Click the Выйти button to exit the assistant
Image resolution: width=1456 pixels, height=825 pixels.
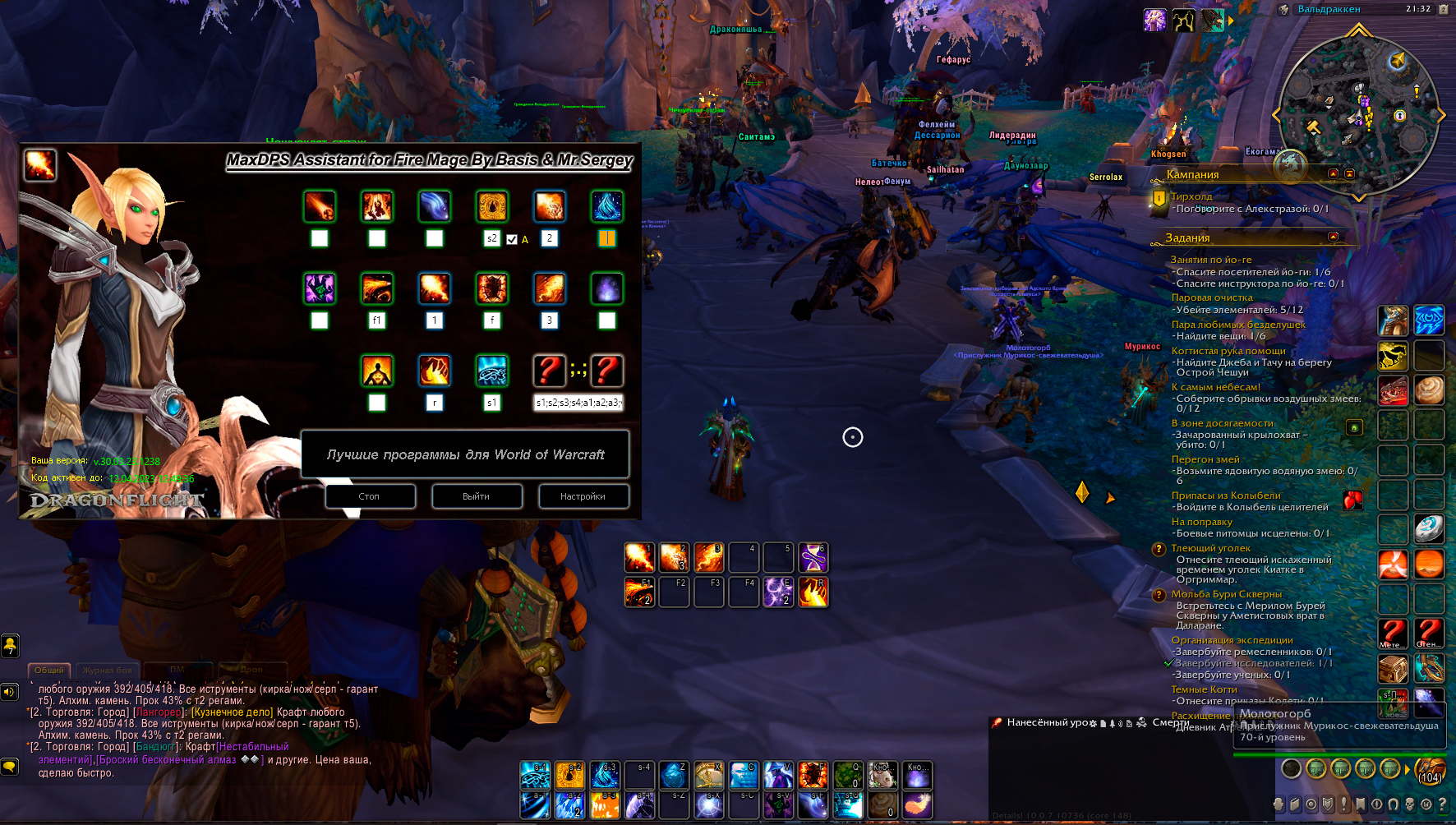(477, 496)
